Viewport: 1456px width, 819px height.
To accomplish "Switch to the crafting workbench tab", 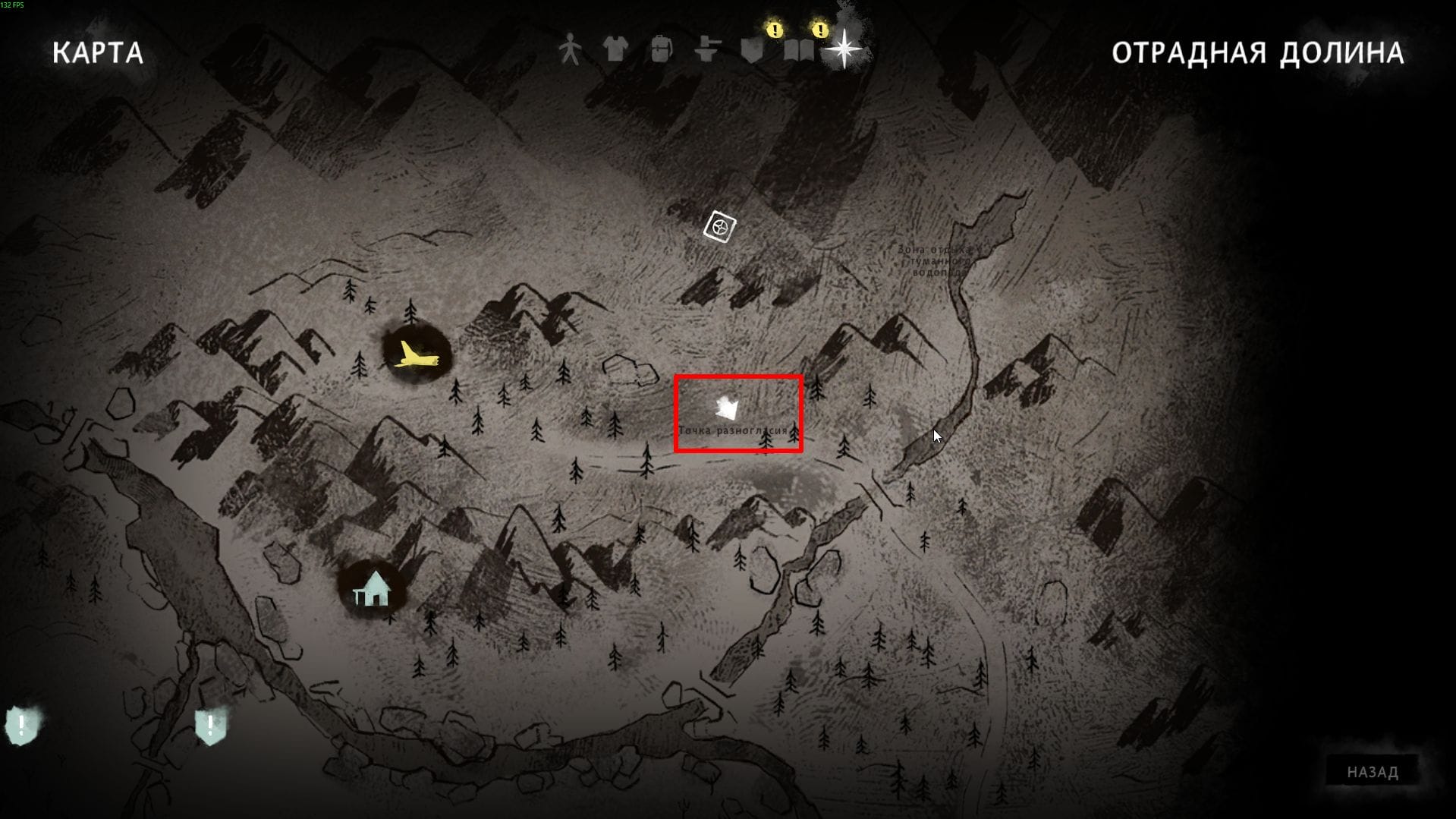I will click(707, 50).
